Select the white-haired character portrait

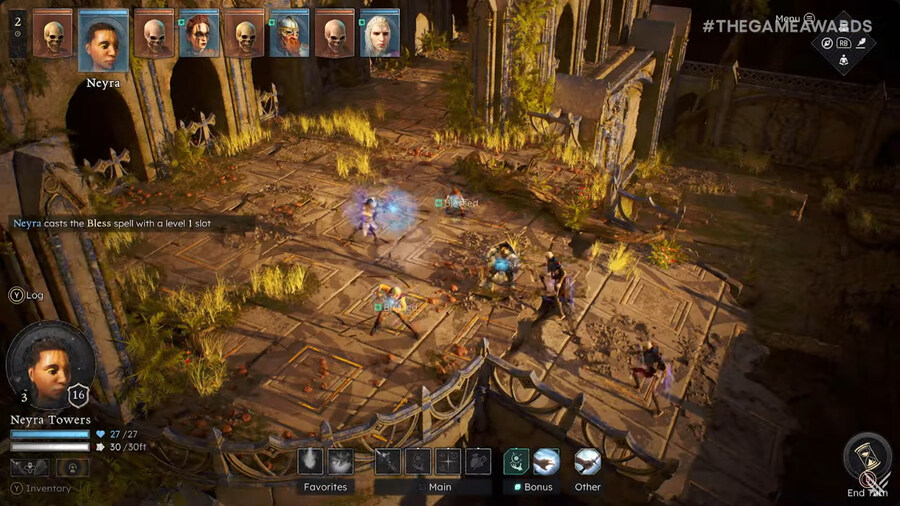pyautogui.click(x=380, y=34)
